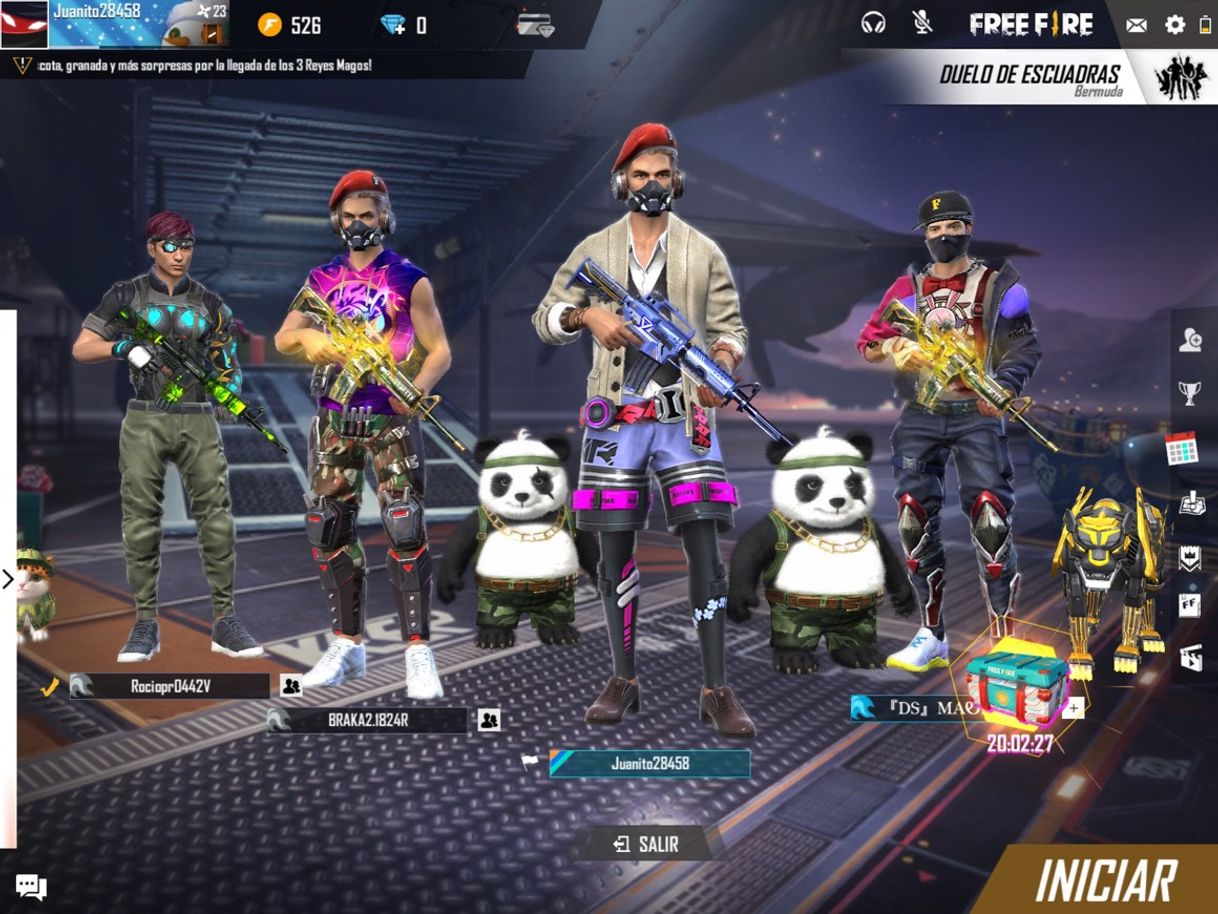Leave the squad with the SALIR button
Viewport: 1218px width, 914px height.
coord(646,844)
